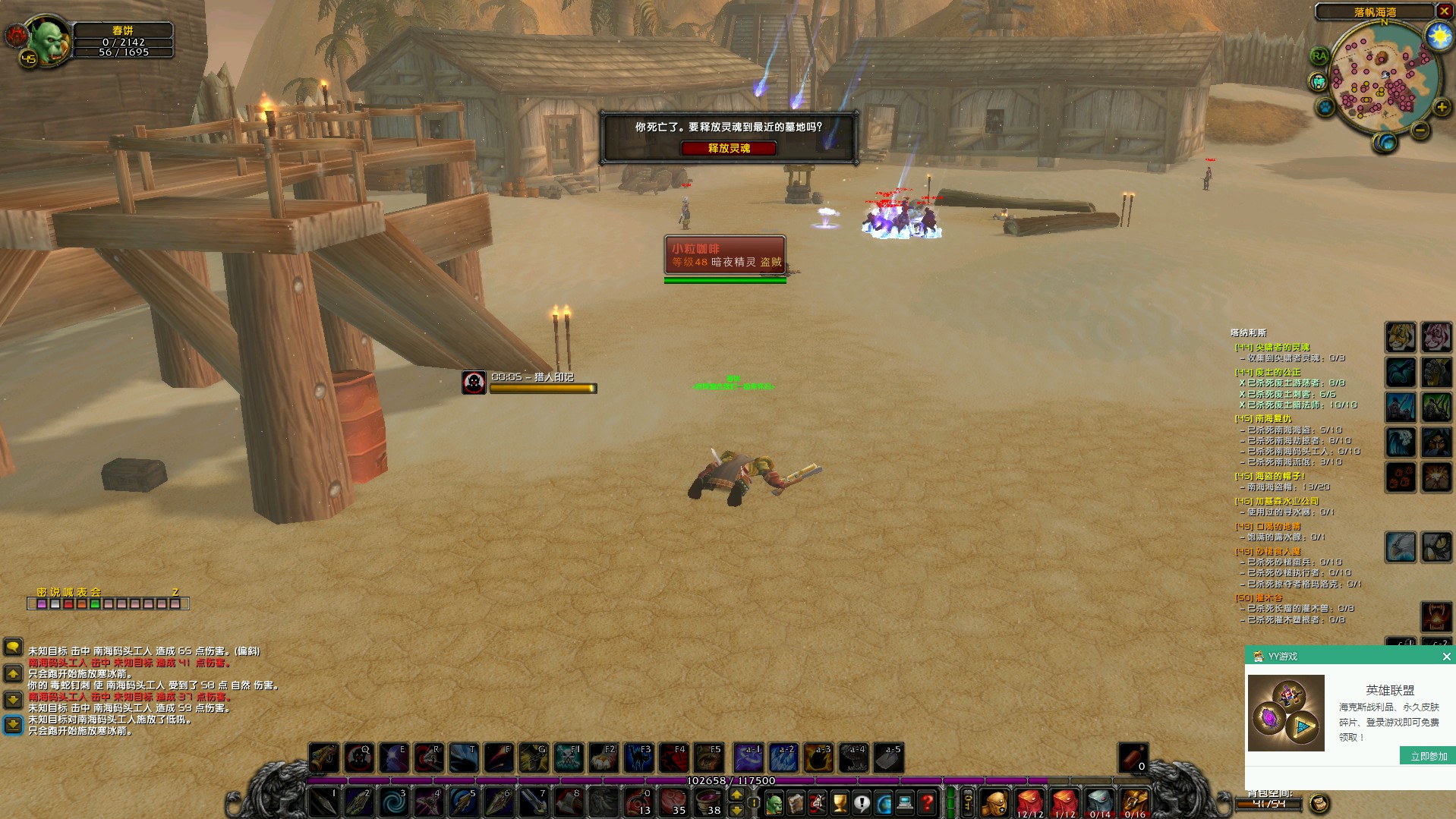This screenshot has height=819, width=1456.
Task: Activate the blue swirl ability on key 3
Action: 393,802
